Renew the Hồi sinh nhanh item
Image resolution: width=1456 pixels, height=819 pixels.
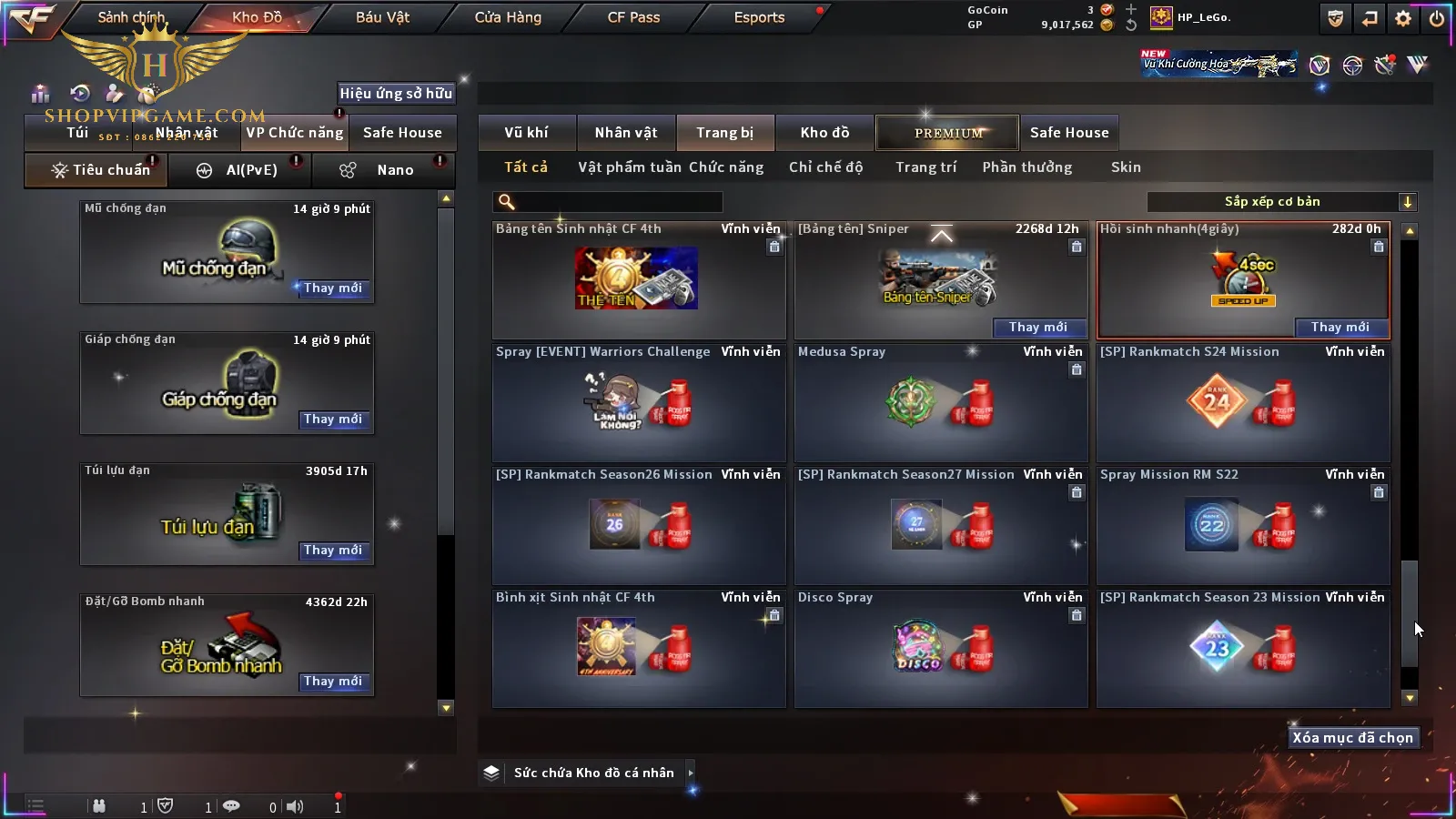pos(1340,328)
